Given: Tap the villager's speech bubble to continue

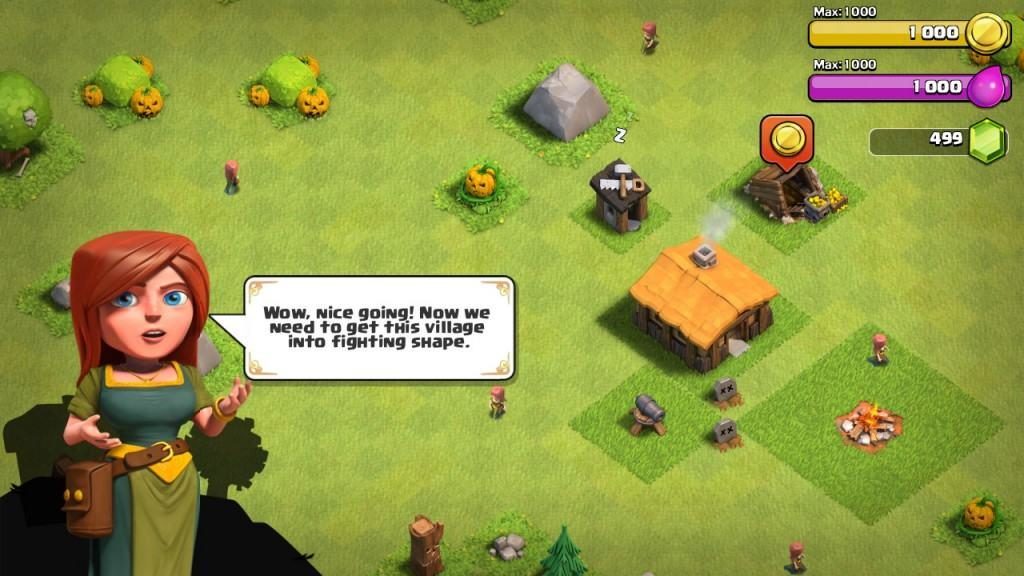Looking at the screenshot, I should (379, 327).
